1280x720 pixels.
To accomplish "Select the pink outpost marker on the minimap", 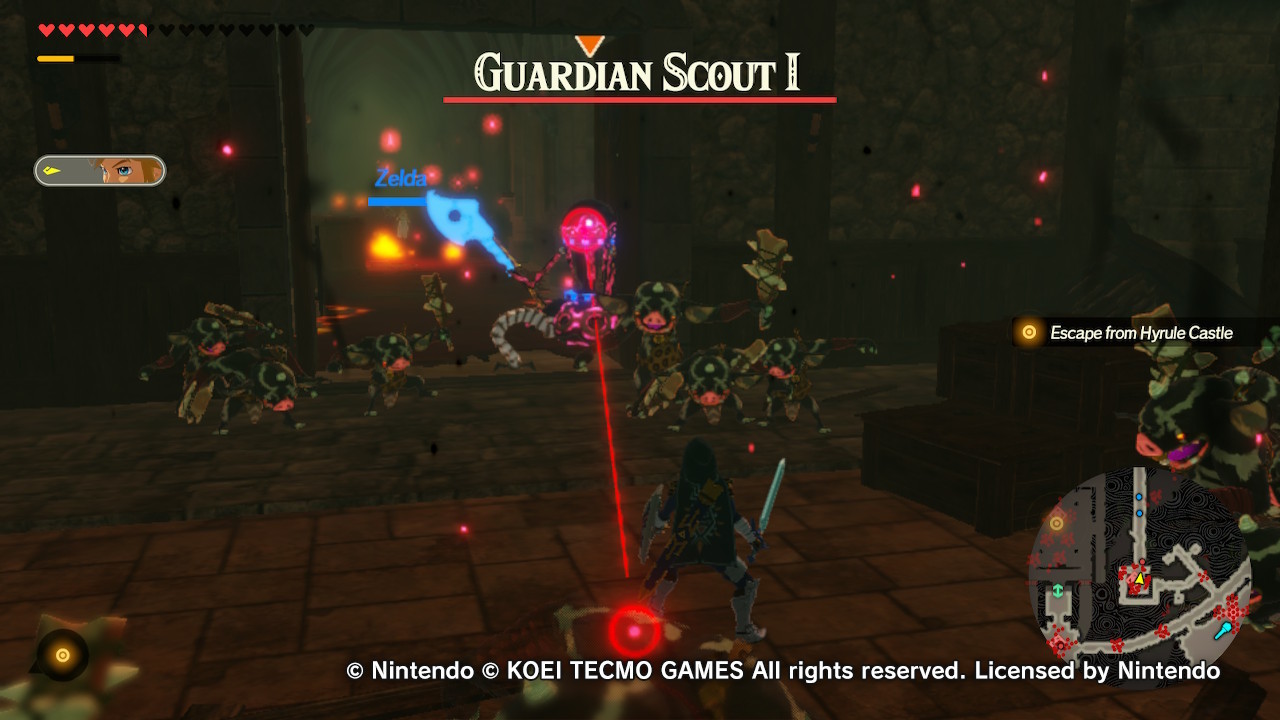I will point(1060,644).
